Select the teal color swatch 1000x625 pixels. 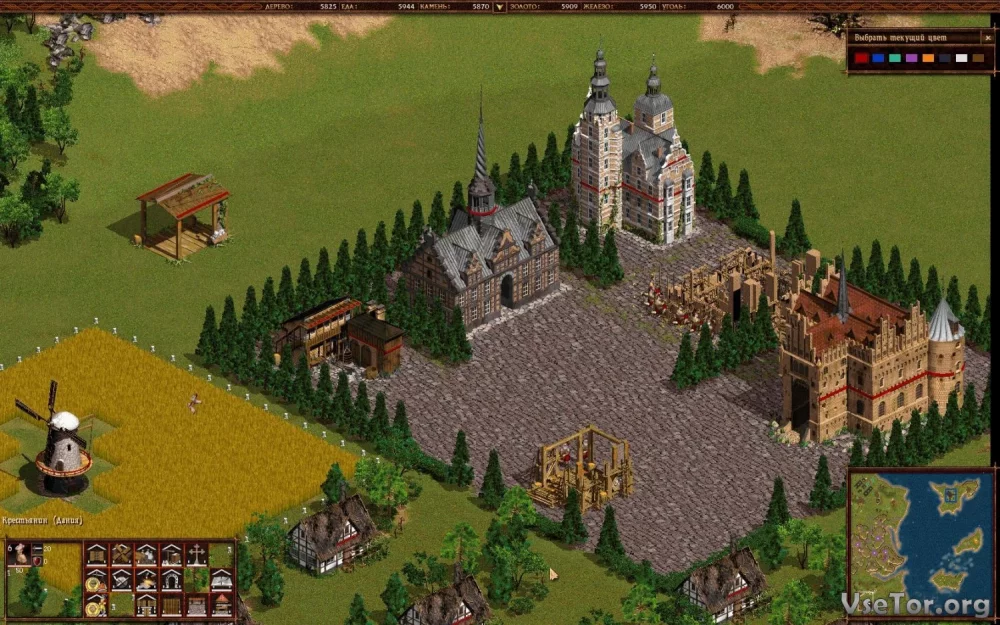[x=895, y=58]
